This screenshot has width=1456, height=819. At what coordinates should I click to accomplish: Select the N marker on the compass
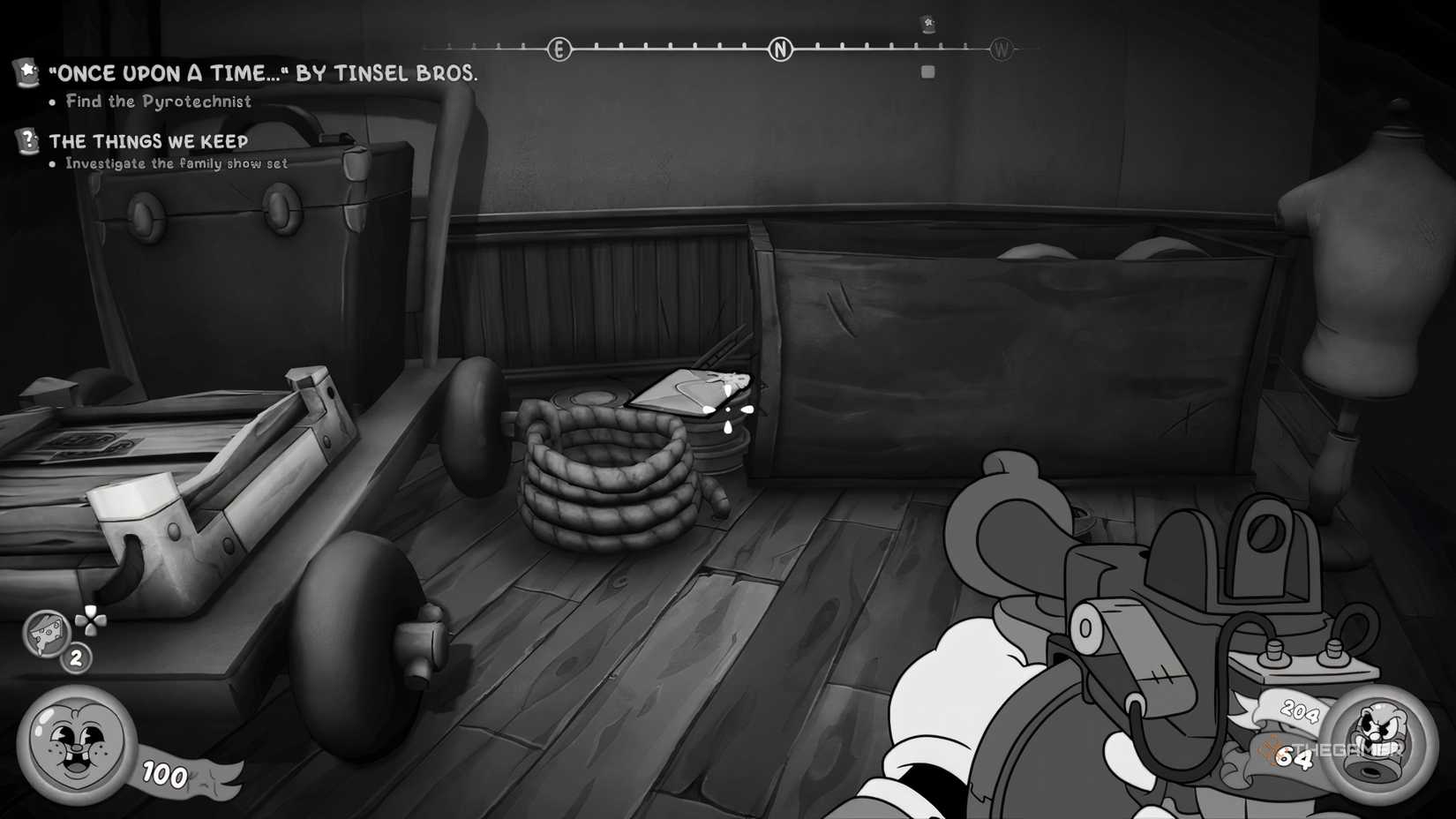point(780,49)
